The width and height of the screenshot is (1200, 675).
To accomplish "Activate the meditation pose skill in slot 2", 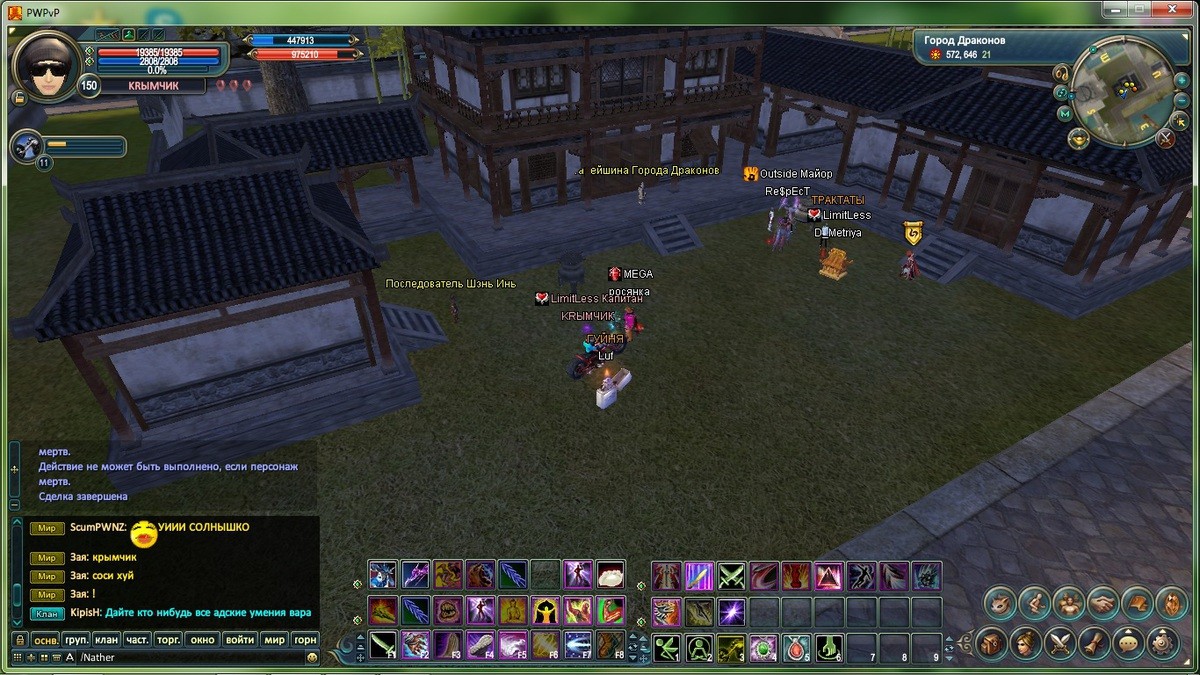I will pos(699,647).
